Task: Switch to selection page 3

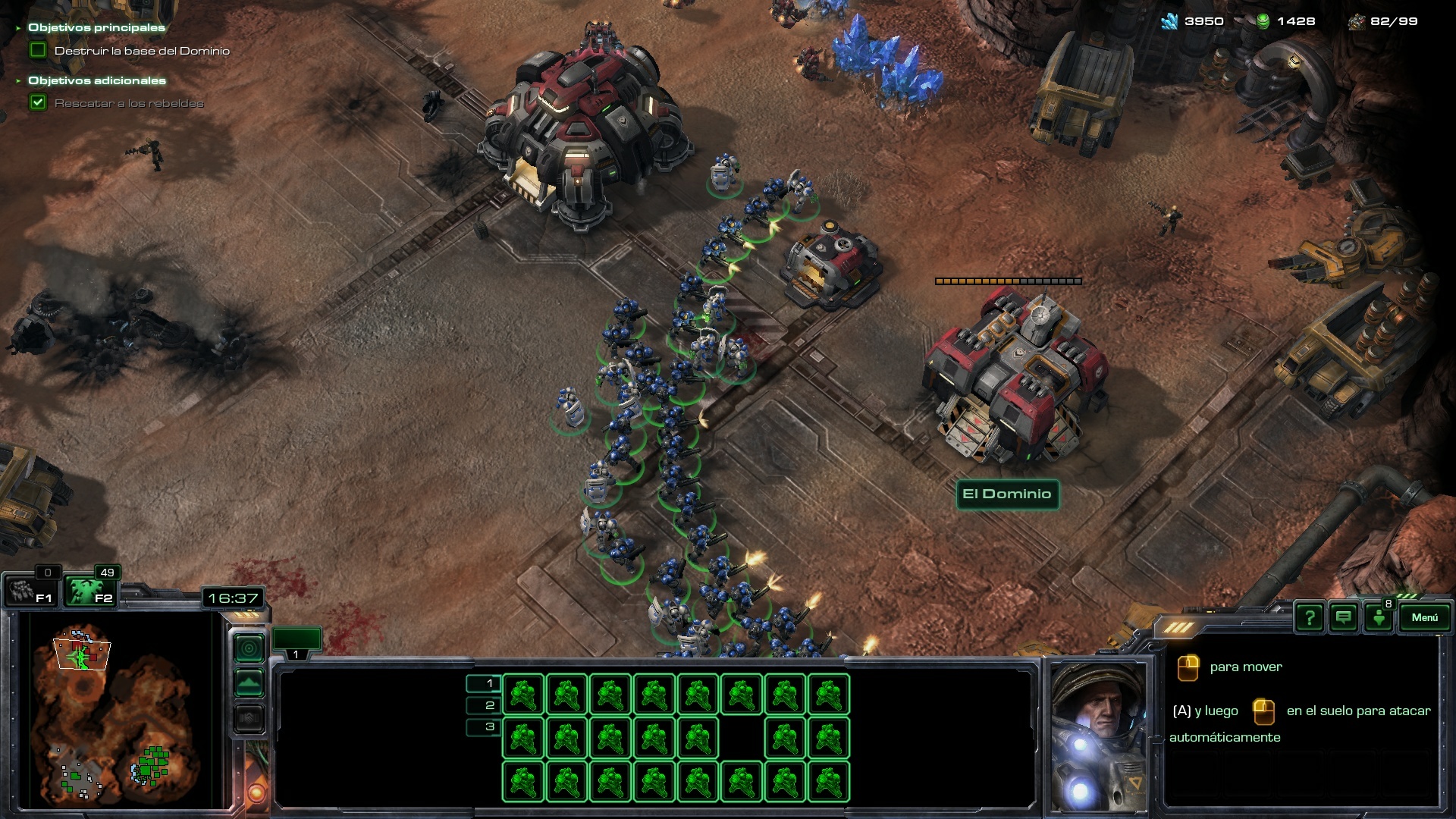Action: tap(484, 726)
